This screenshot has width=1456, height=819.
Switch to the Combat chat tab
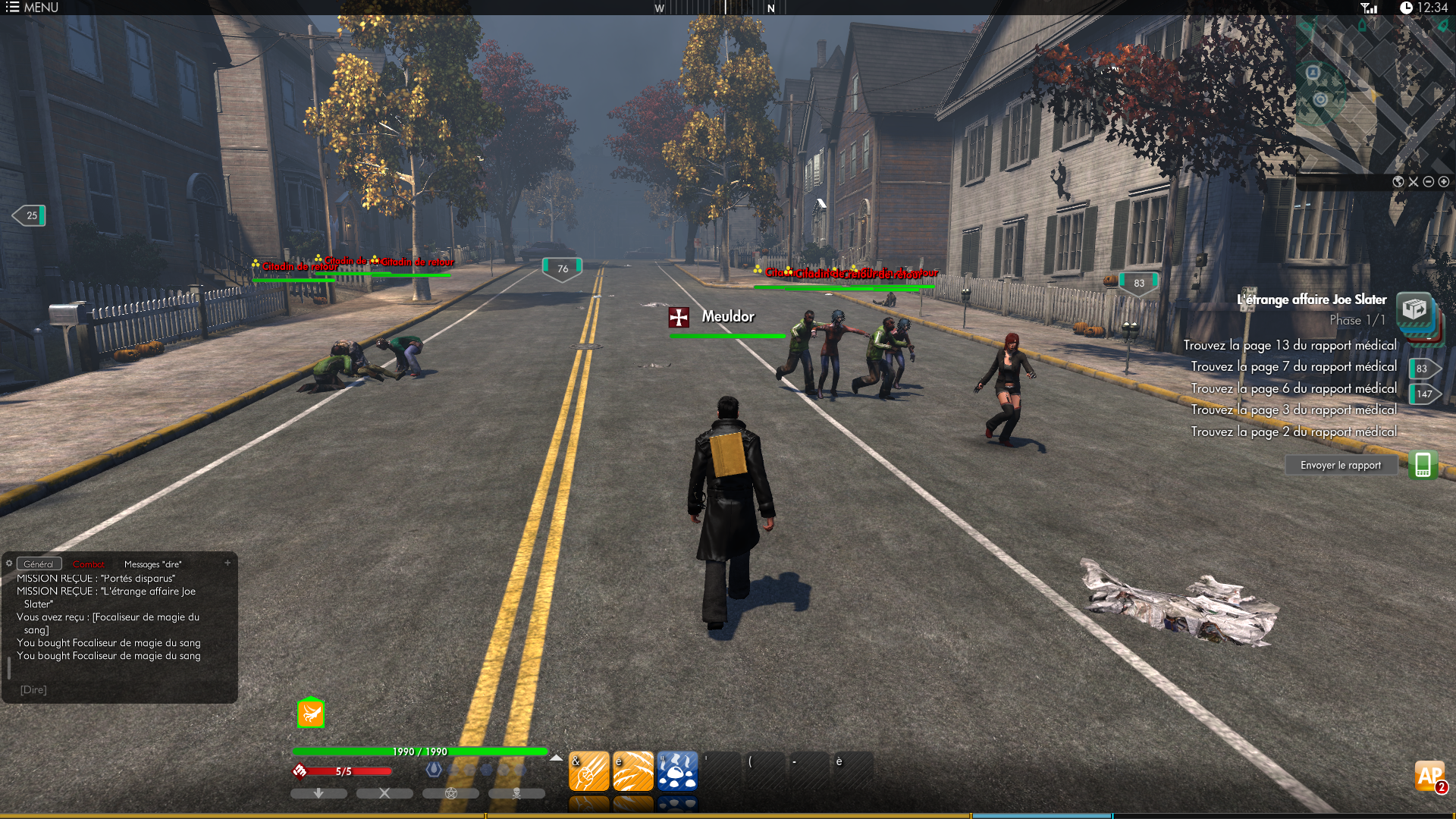pos(89,564)
